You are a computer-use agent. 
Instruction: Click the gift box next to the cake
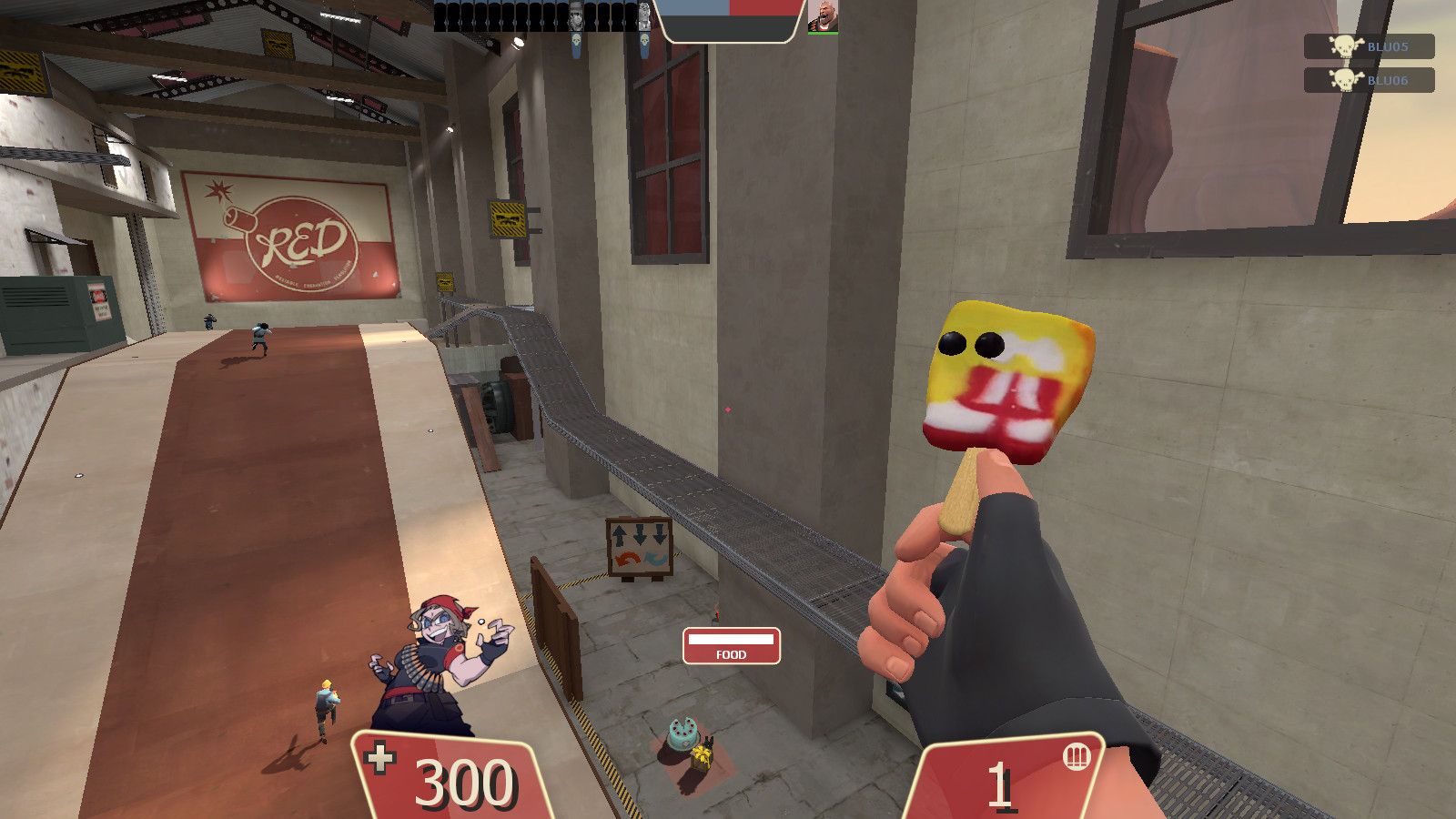703,755
